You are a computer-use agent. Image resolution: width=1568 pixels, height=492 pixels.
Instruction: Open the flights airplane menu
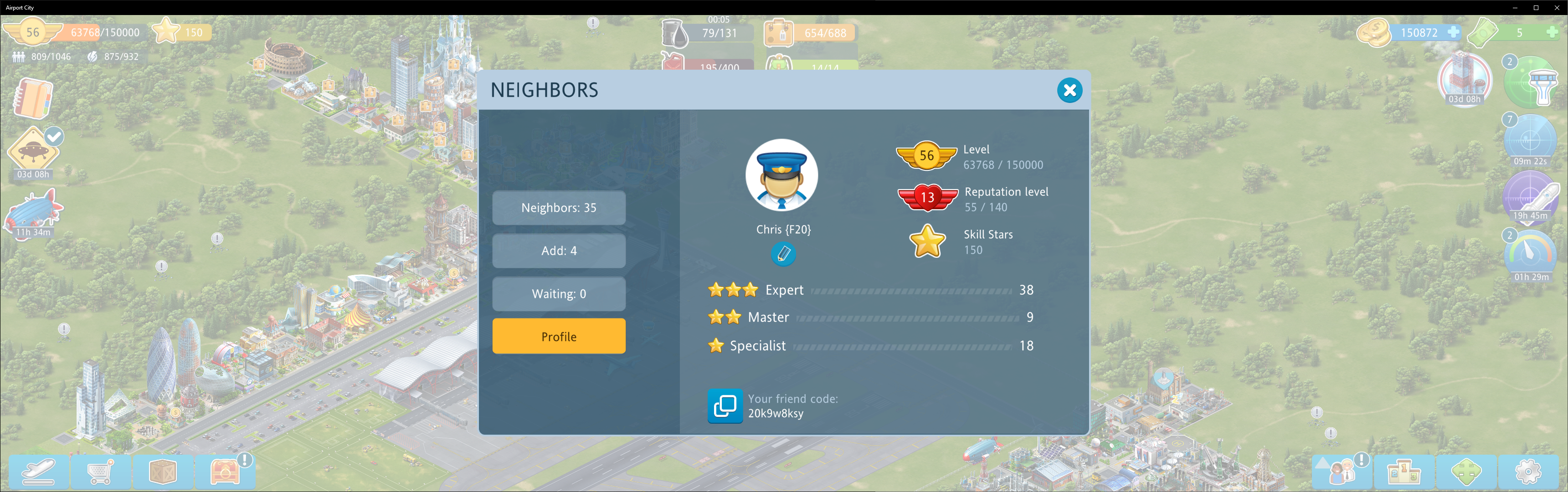(39, 471)
